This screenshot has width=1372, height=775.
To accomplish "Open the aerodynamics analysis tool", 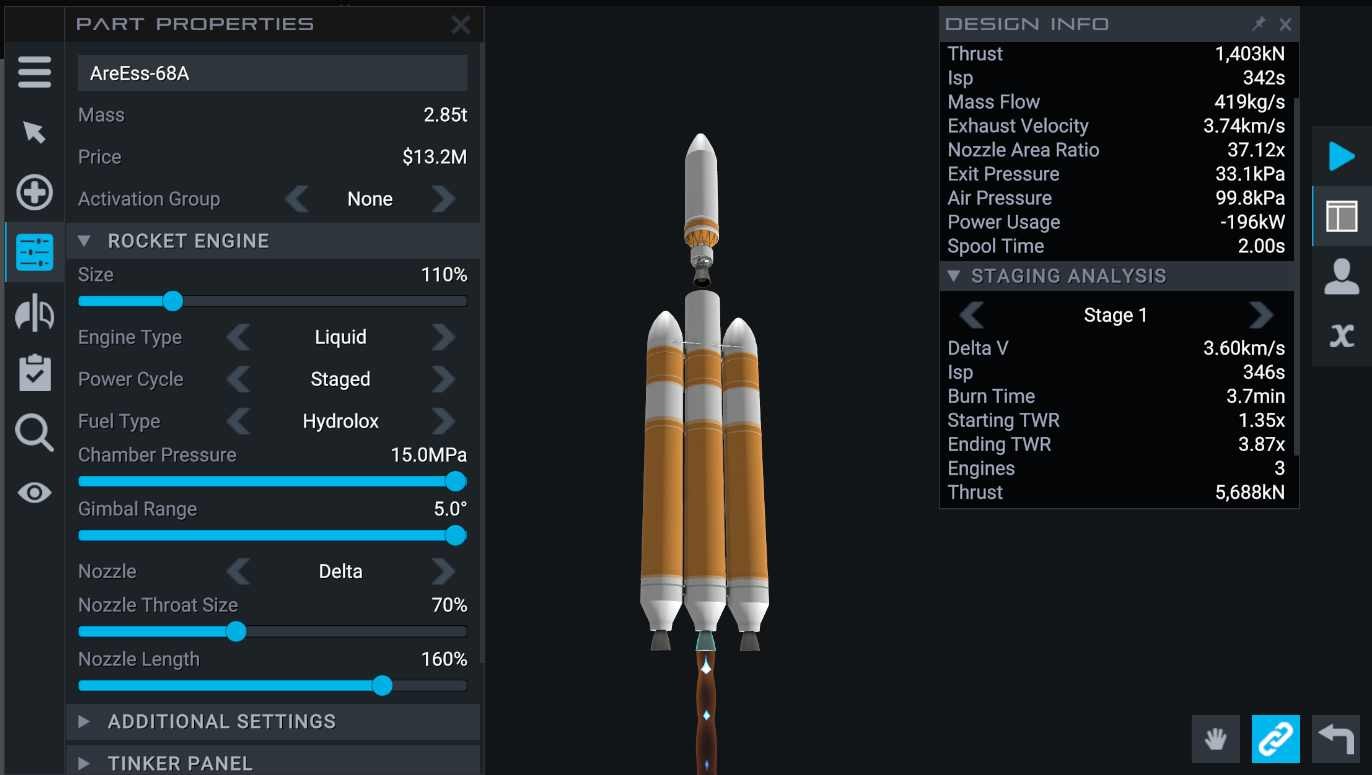I will (34, 313).
